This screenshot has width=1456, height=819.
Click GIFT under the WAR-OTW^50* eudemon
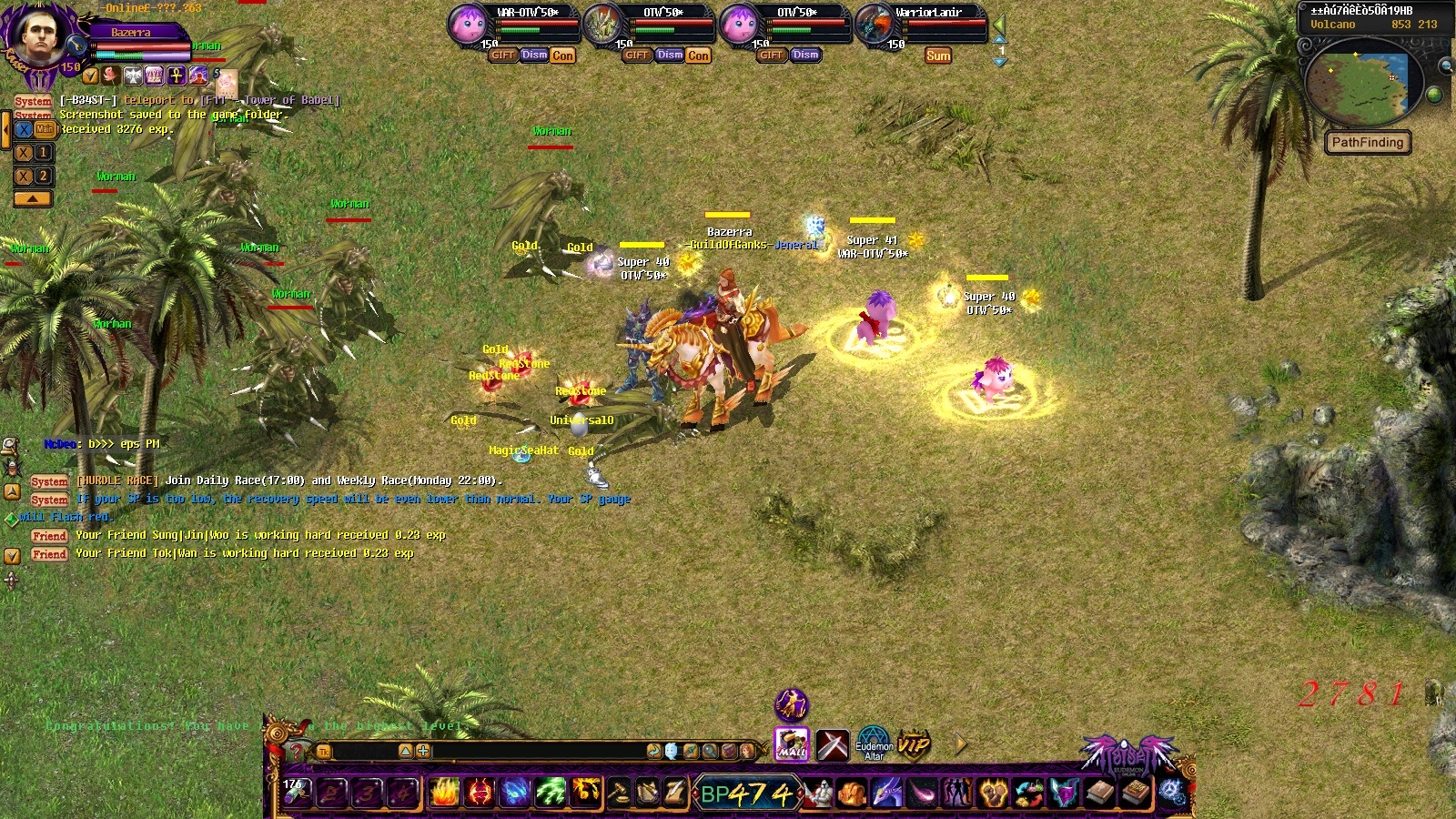(502, 55)
